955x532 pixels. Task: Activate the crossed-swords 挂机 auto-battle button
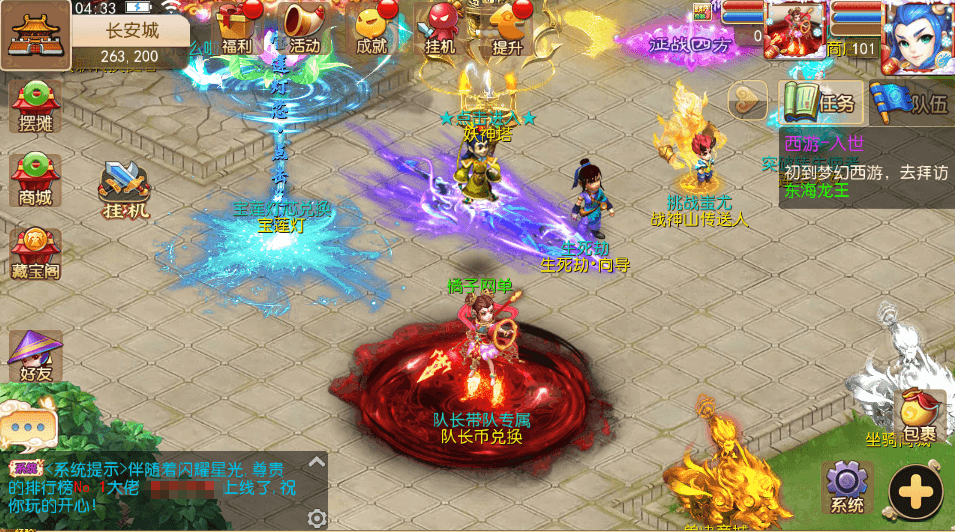coord(125,190)
